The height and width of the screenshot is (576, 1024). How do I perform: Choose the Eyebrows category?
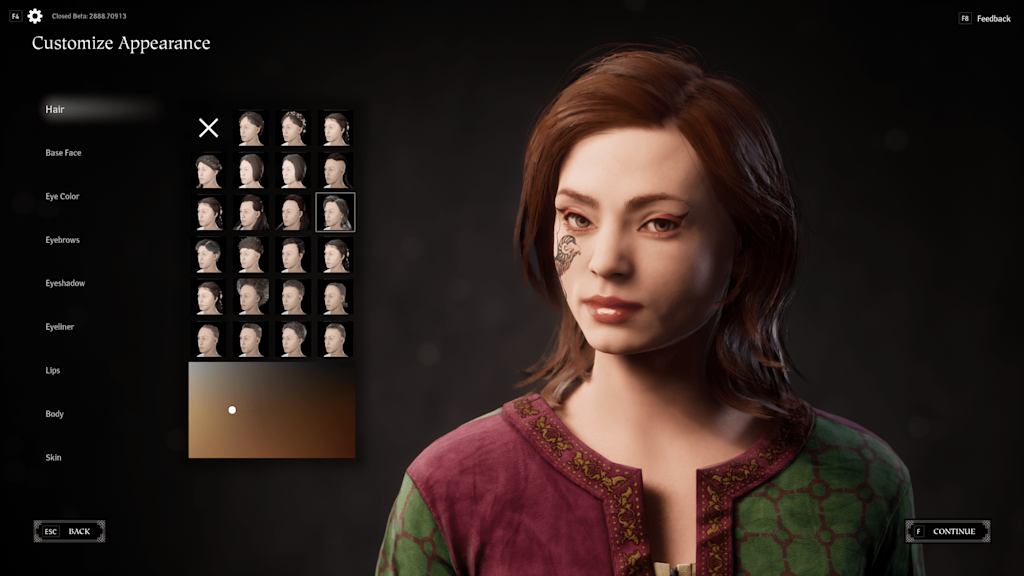click(62, 240)
